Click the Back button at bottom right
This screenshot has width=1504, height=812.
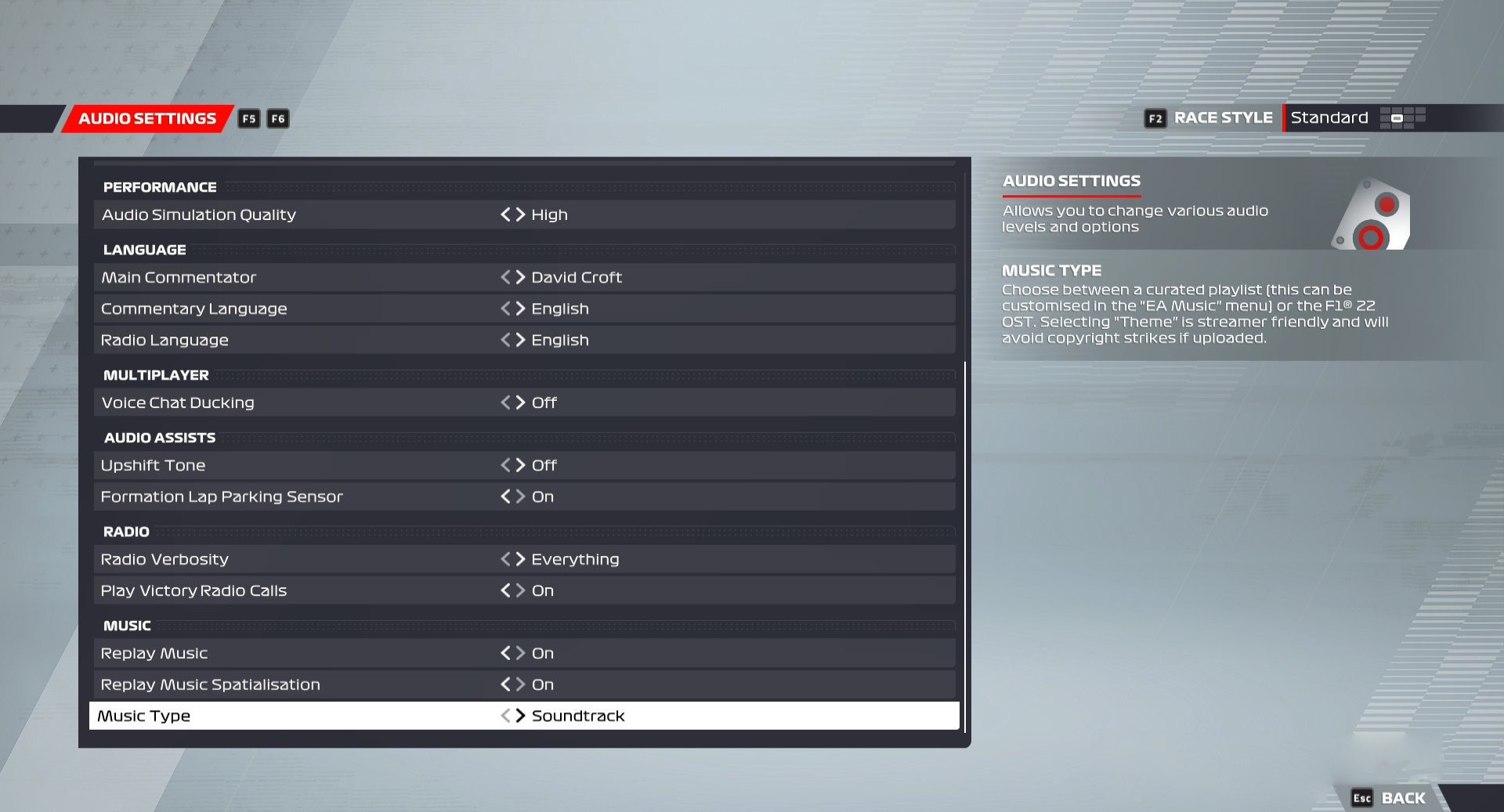(x=1401, y=797)
